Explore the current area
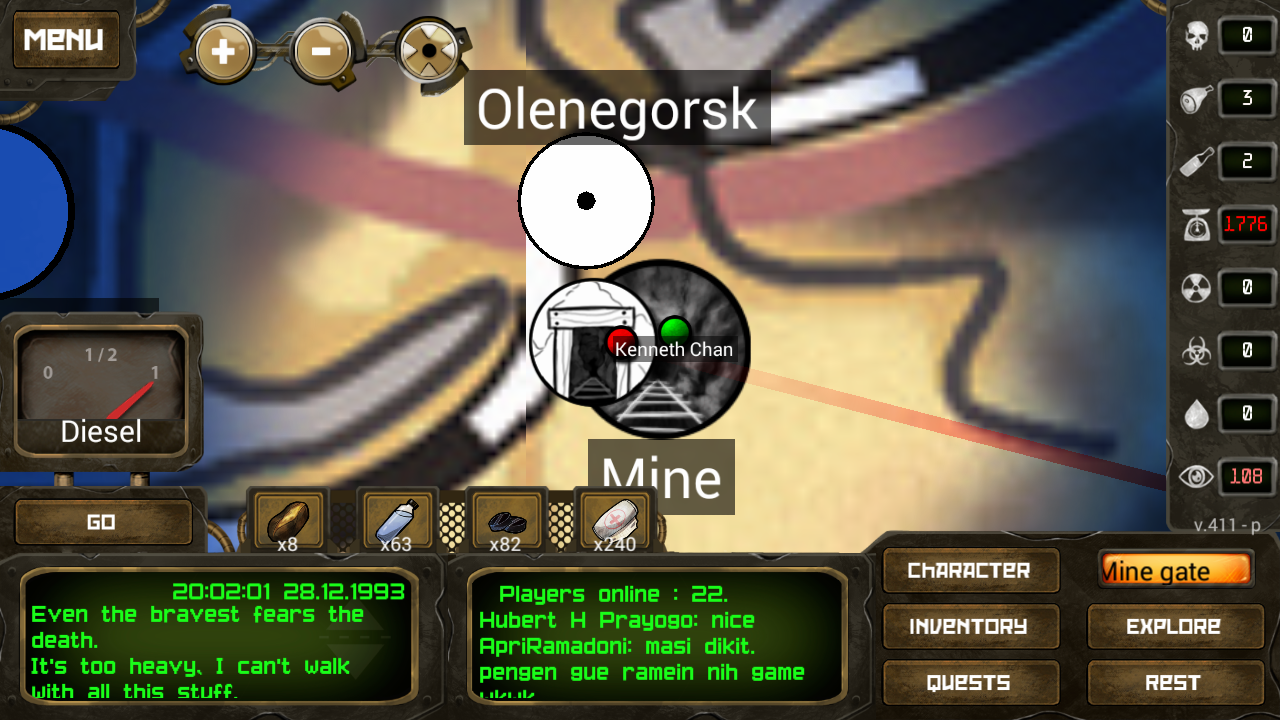 pyautogui.click(x=1174, y=627)
